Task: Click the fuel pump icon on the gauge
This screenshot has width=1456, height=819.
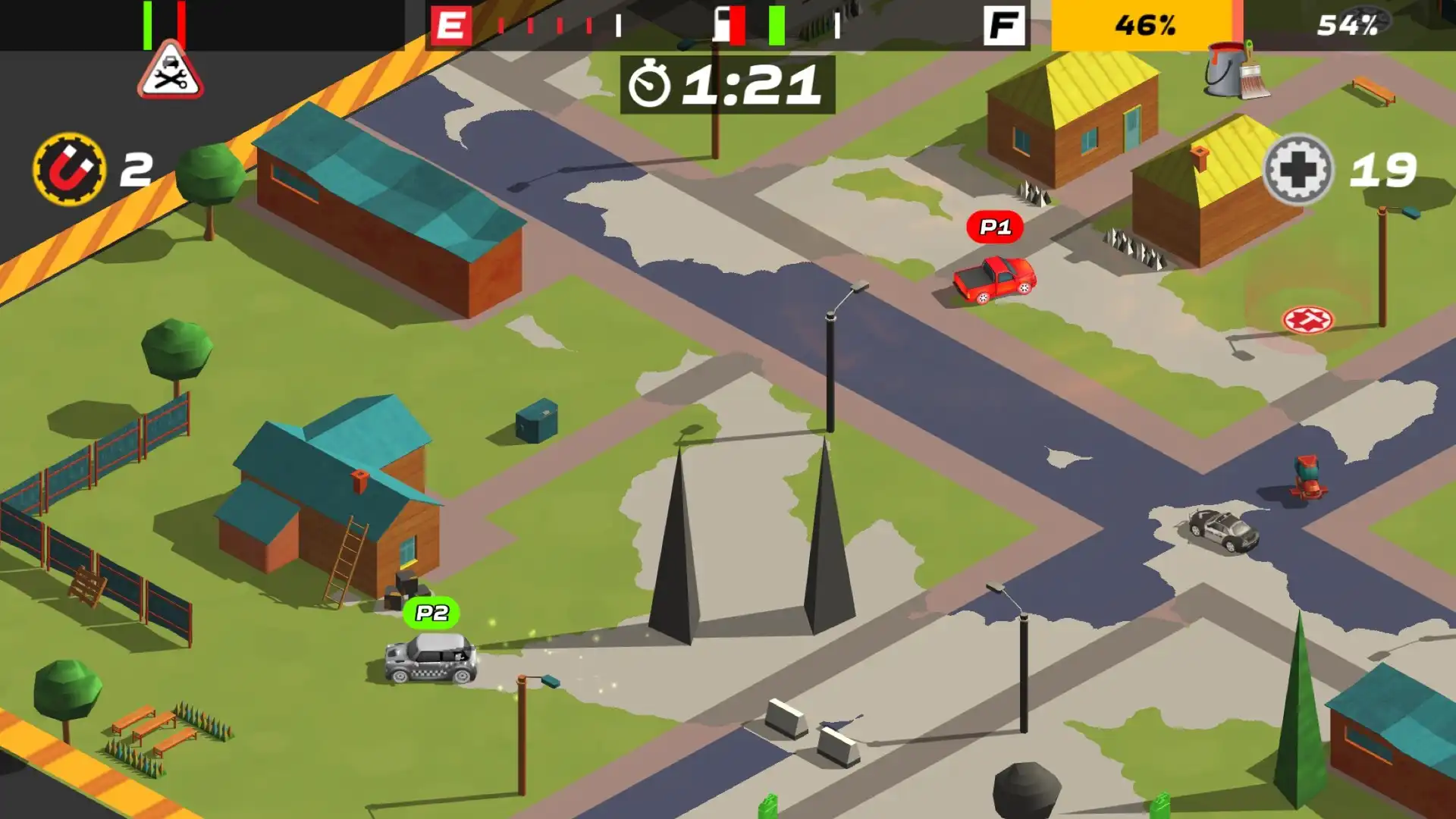Action: [x=721, y=23]
